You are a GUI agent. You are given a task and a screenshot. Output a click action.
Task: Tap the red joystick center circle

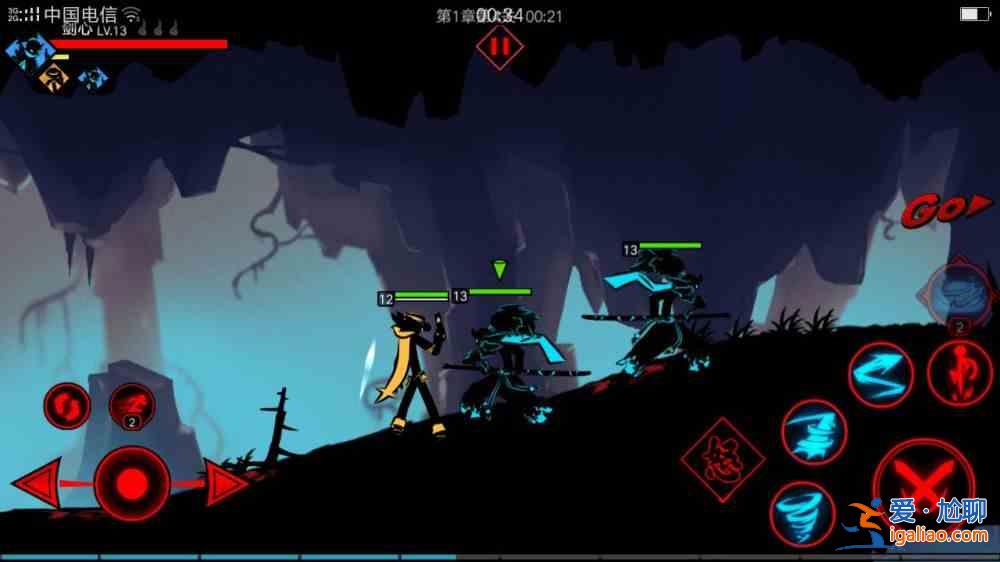click(131, 485)
